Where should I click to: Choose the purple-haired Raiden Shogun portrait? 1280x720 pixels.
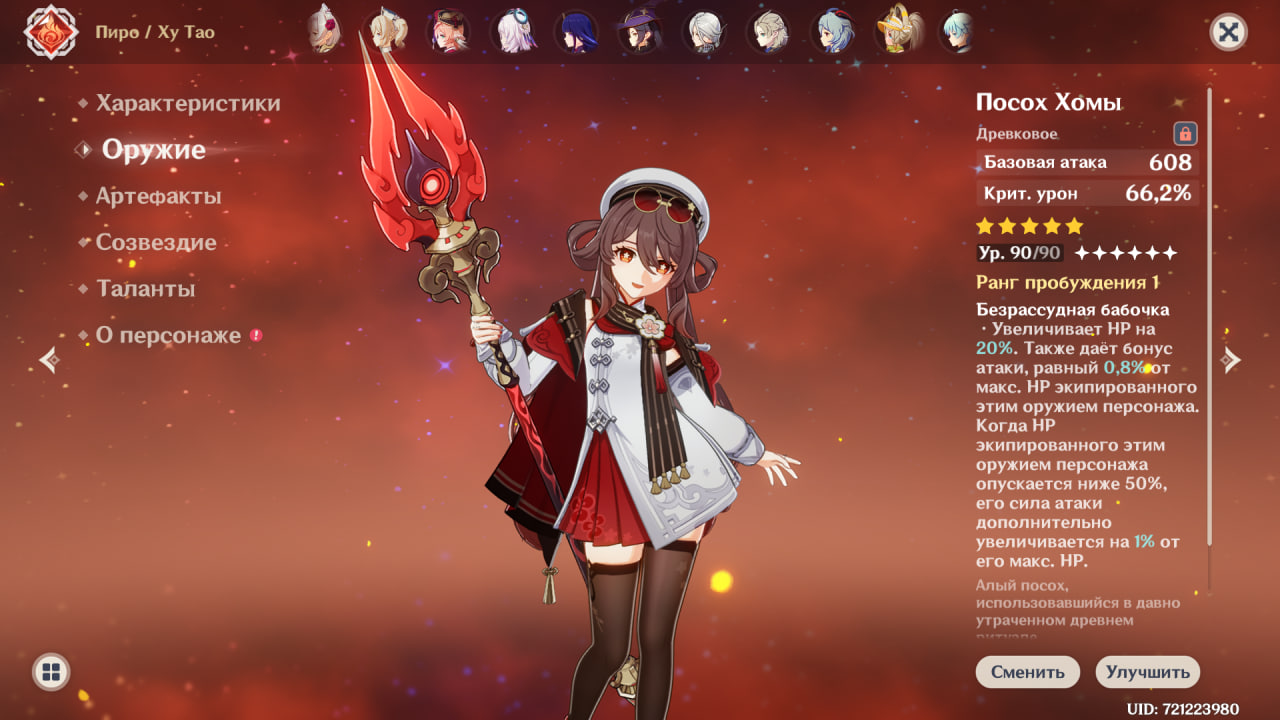point(577,31)
